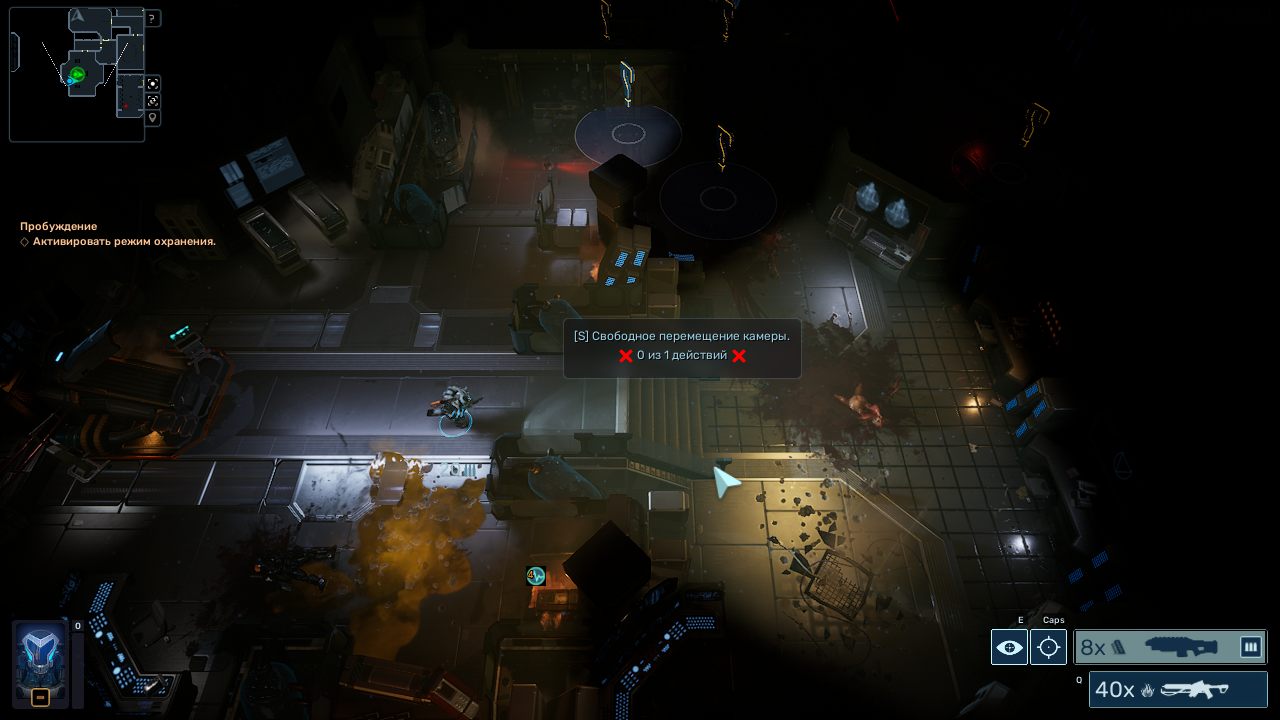Open the tactical minimap
Image resolution: width=1280 pixels, height=720 pixels.
pyautogui.click(x=76, y=73)
